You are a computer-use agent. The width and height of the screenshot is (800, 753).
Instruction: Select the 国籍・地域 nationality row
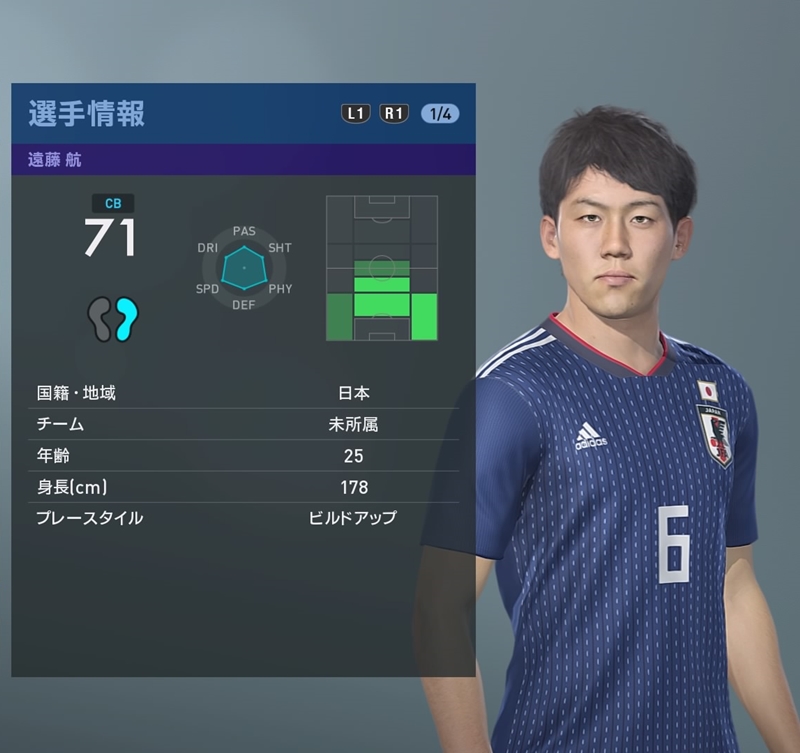243,393
